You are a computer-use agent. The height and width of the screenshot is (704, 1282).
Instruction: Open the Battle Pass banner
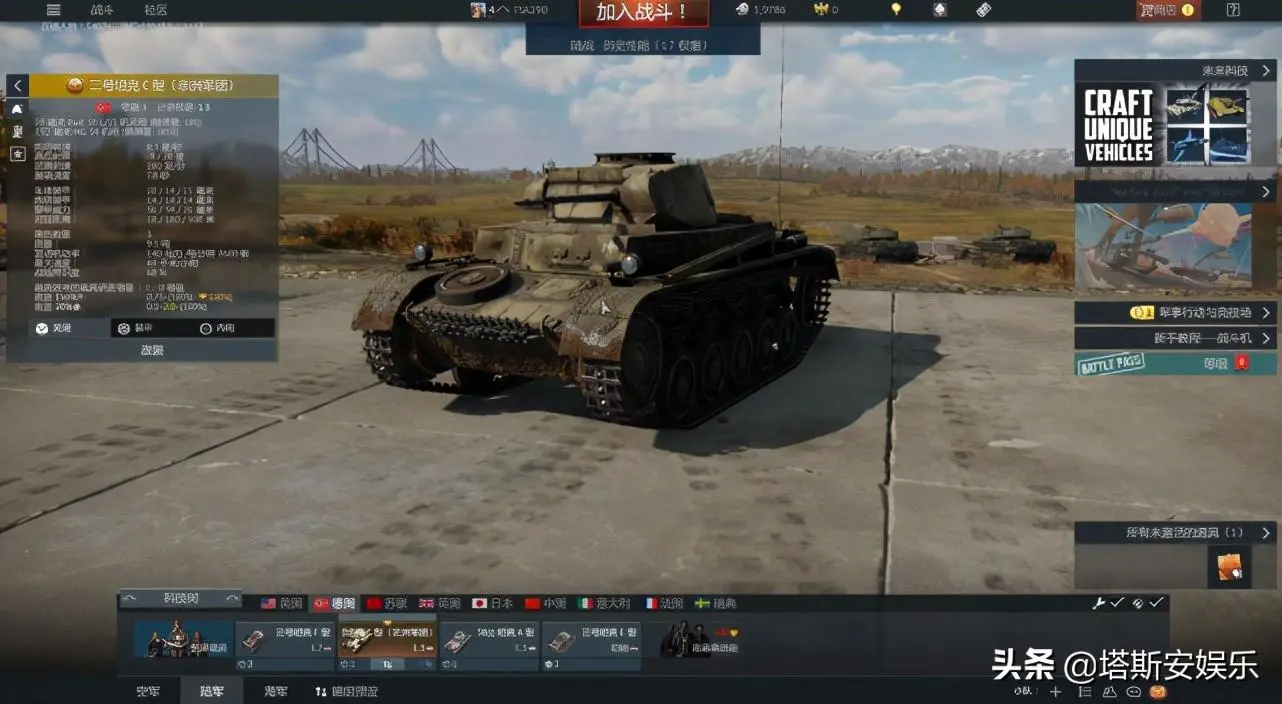click(1174, 364)
